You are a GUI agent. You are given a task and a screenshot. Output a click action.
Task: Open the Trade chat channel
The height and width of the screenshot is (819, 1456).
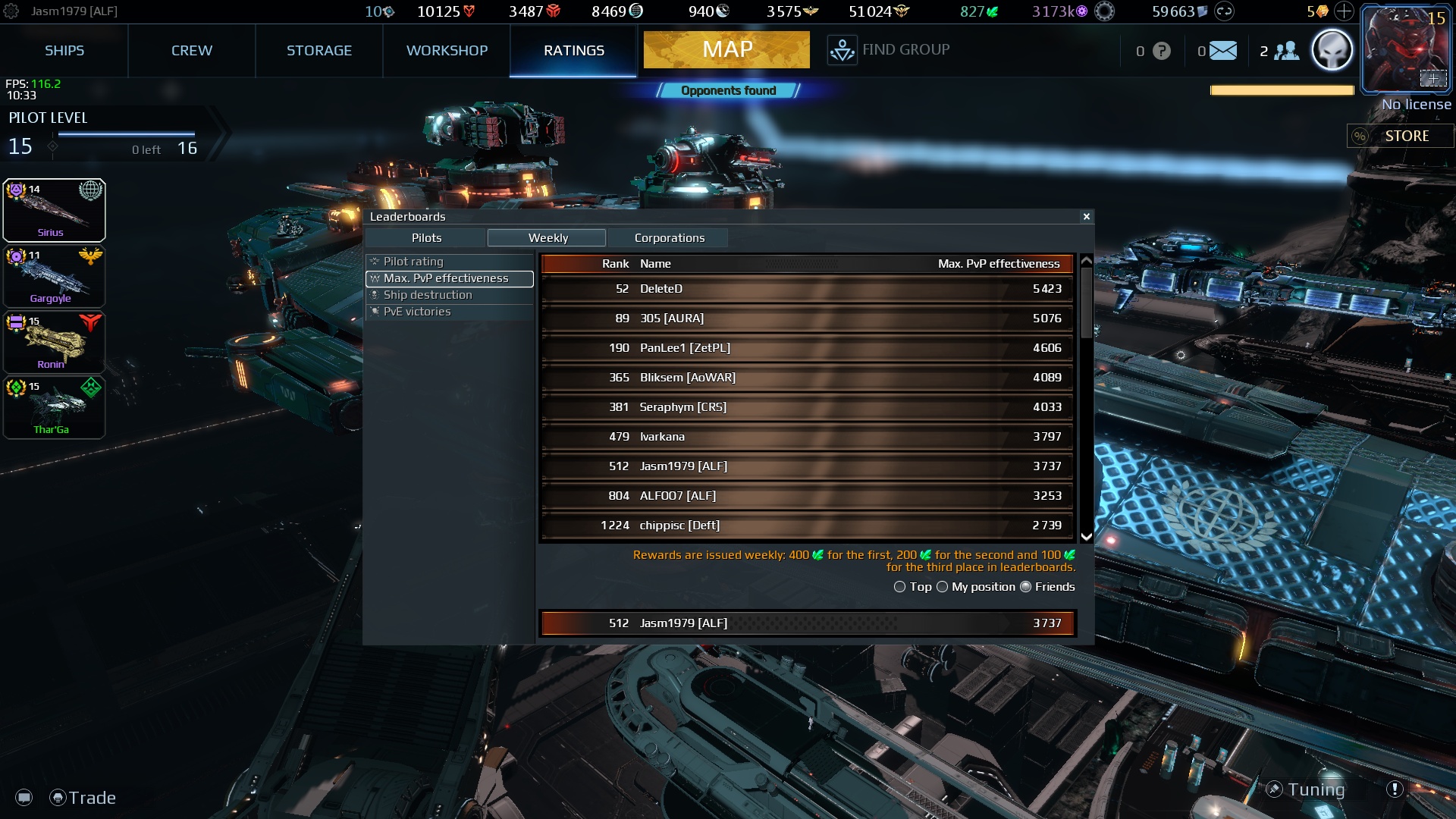[83, 798]
